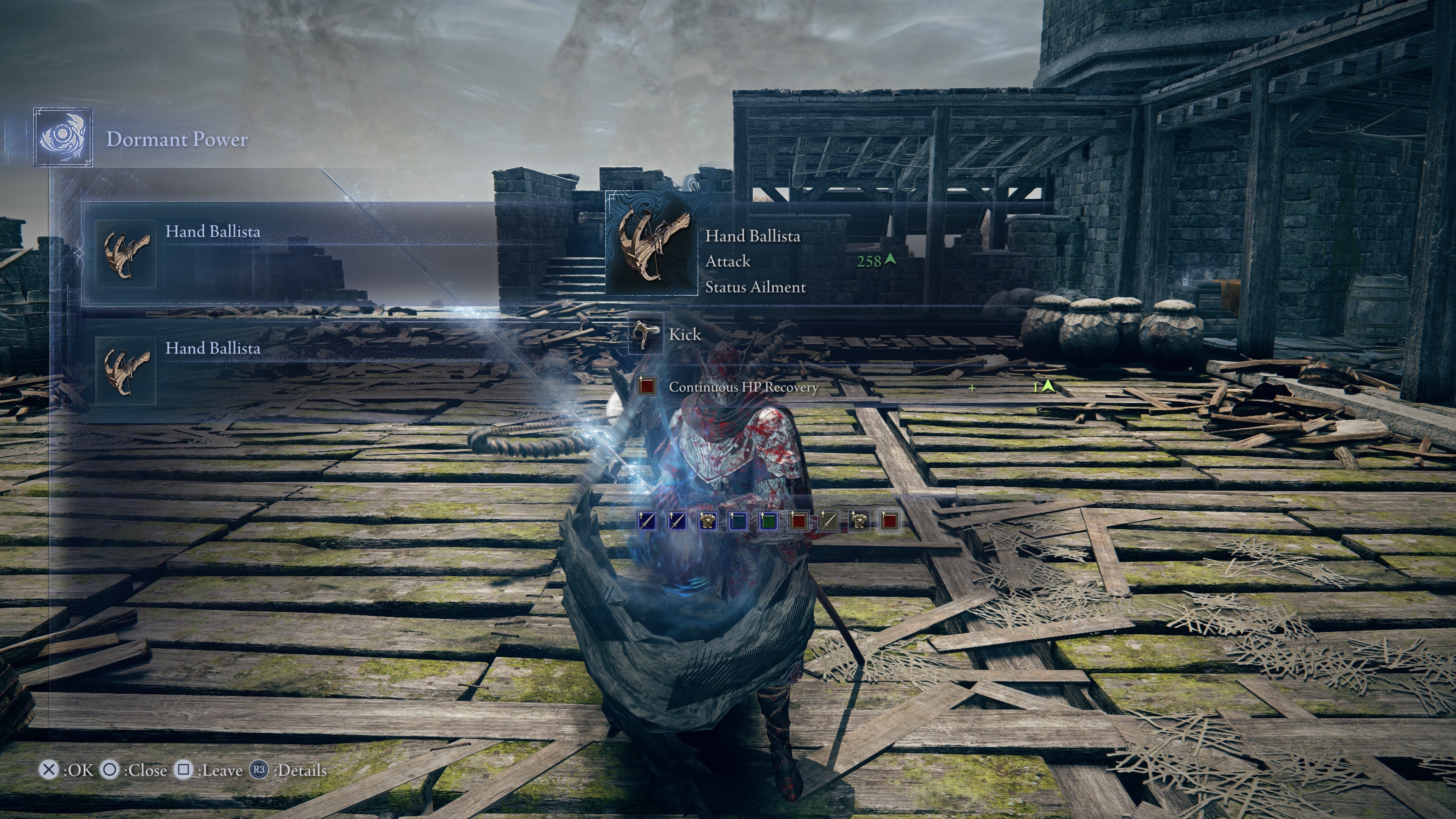This screenshot has width=1456, height=819.
Task: Select the armor buff icon with dark background
Action: [858, 521]
